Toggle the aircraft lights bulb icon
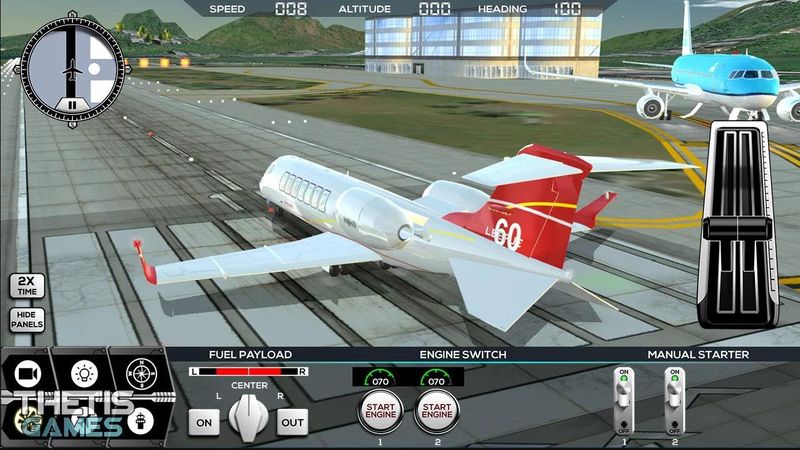 click(x=82, y=374)
